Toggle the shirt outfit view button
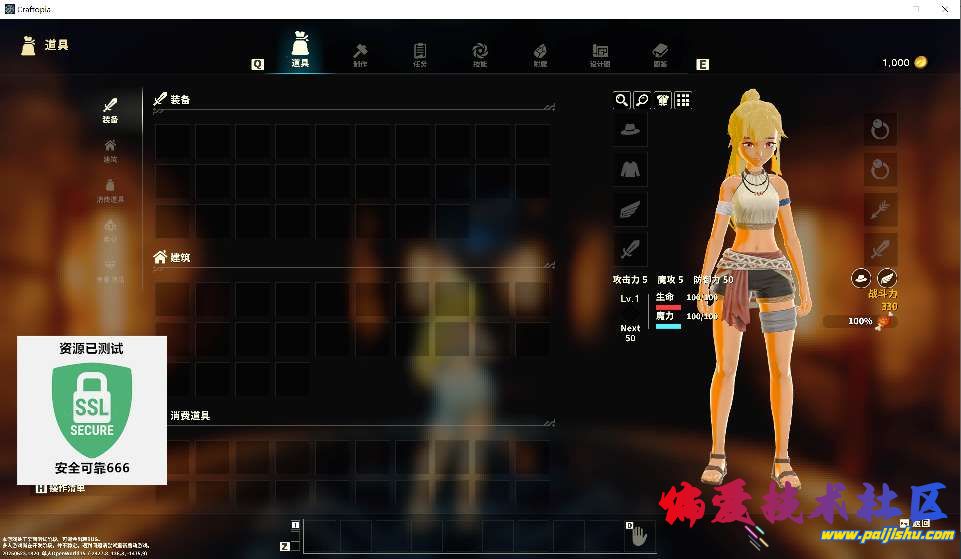The image size is (961, 559). [662, 100]
